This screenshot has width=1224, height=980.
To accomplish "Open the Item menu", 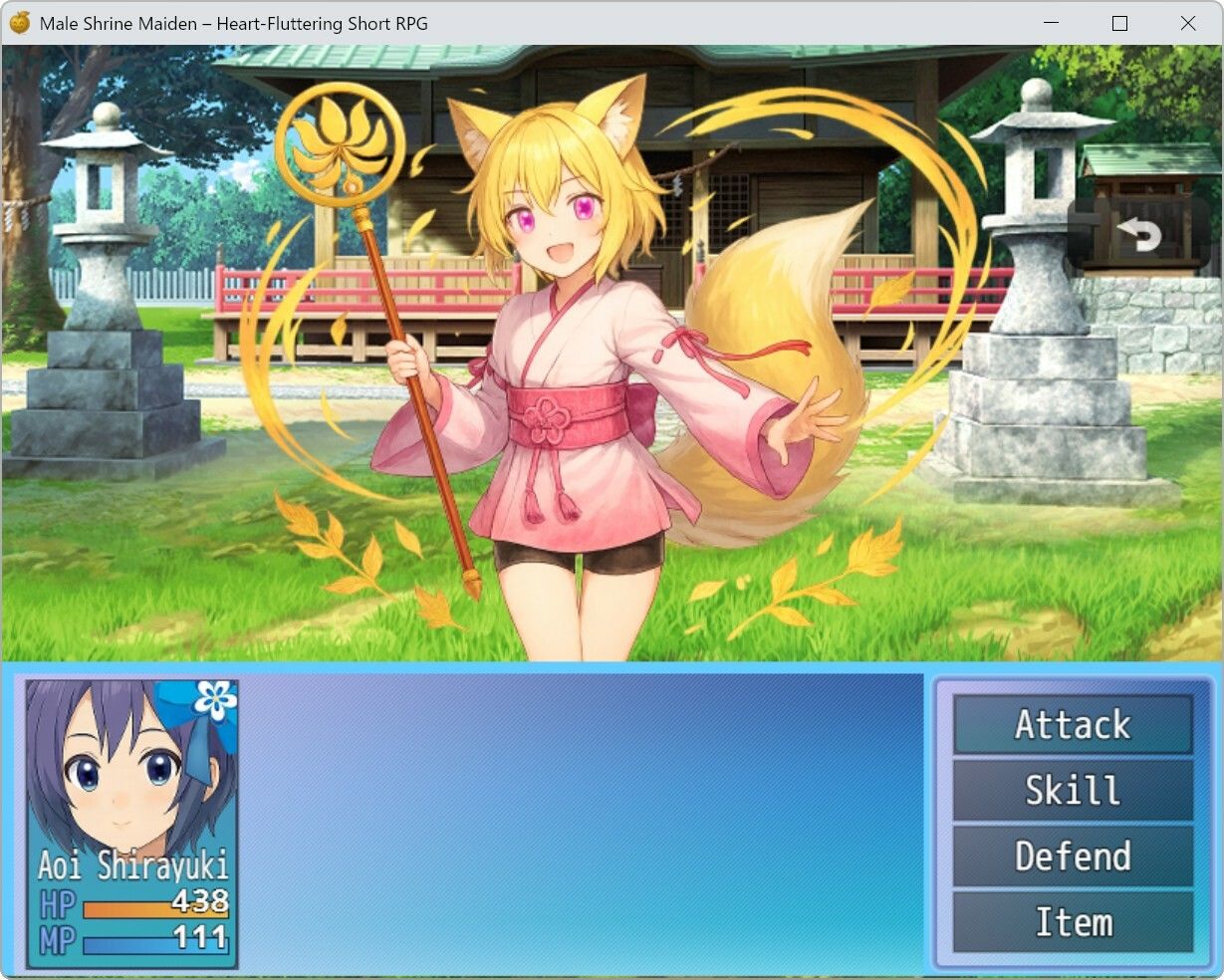I will [x=1073, y=921].
